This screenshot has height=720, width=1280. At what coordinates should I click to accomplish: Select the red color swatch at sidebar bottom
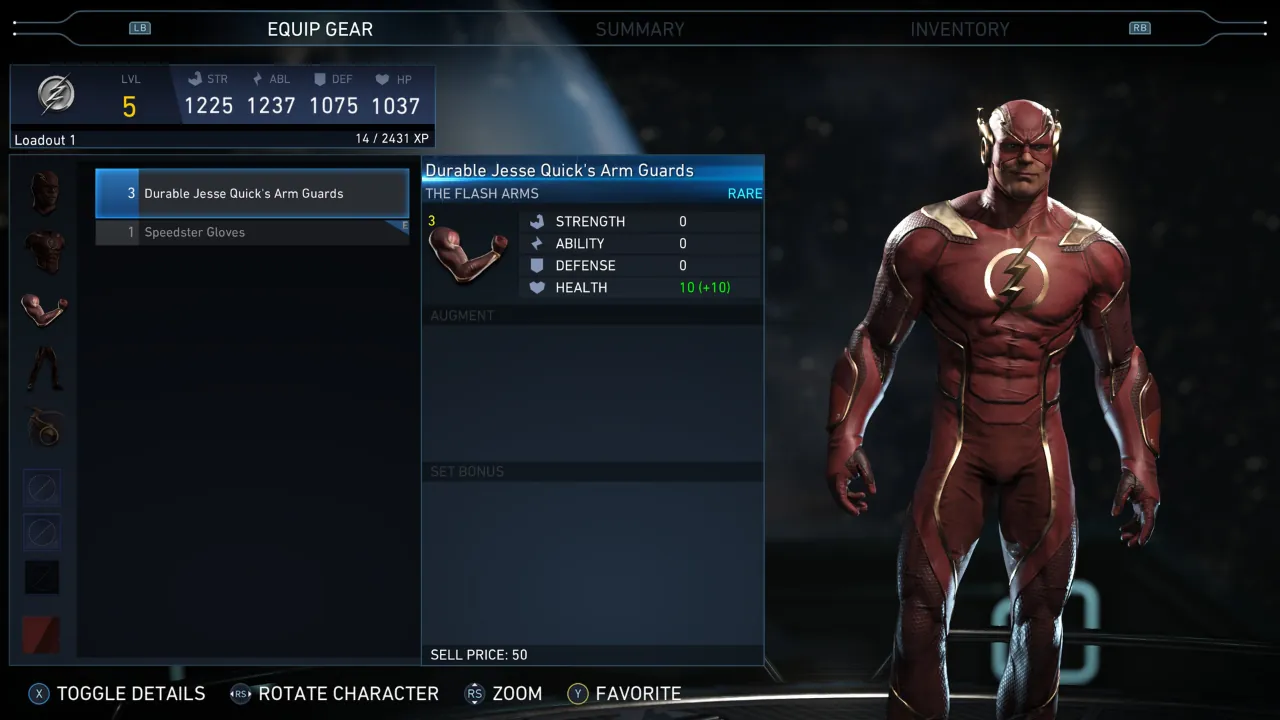42,633
